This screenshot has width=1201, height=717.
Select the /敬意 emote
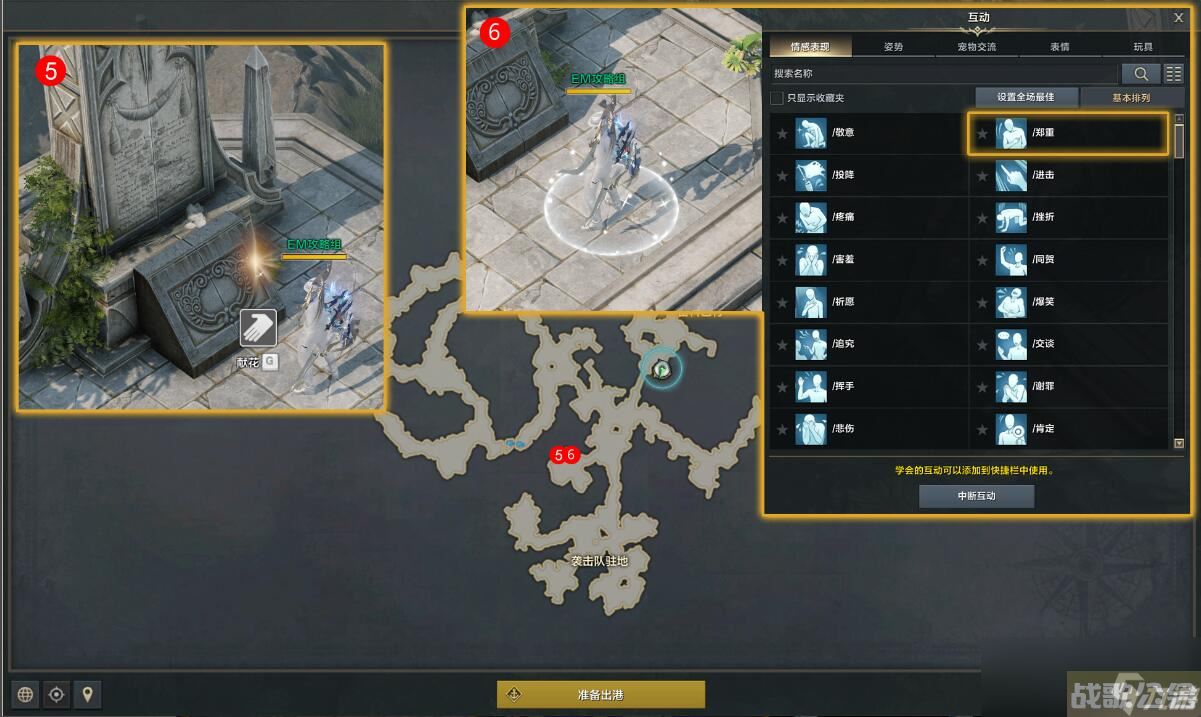pyautogui.click(x=868, y=133)
